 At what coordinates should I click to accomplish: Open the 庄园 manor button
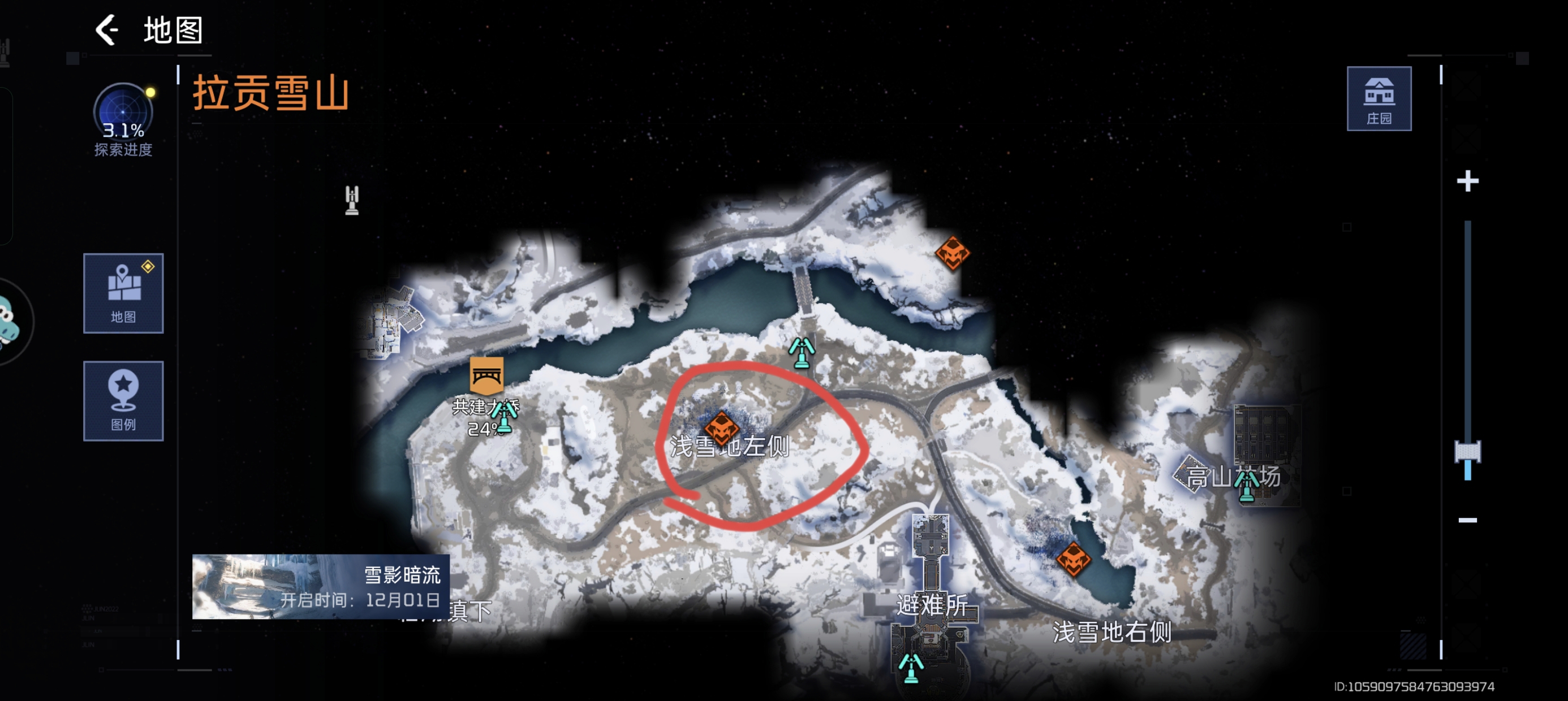pyautogui.click(x=1378, y=98)
